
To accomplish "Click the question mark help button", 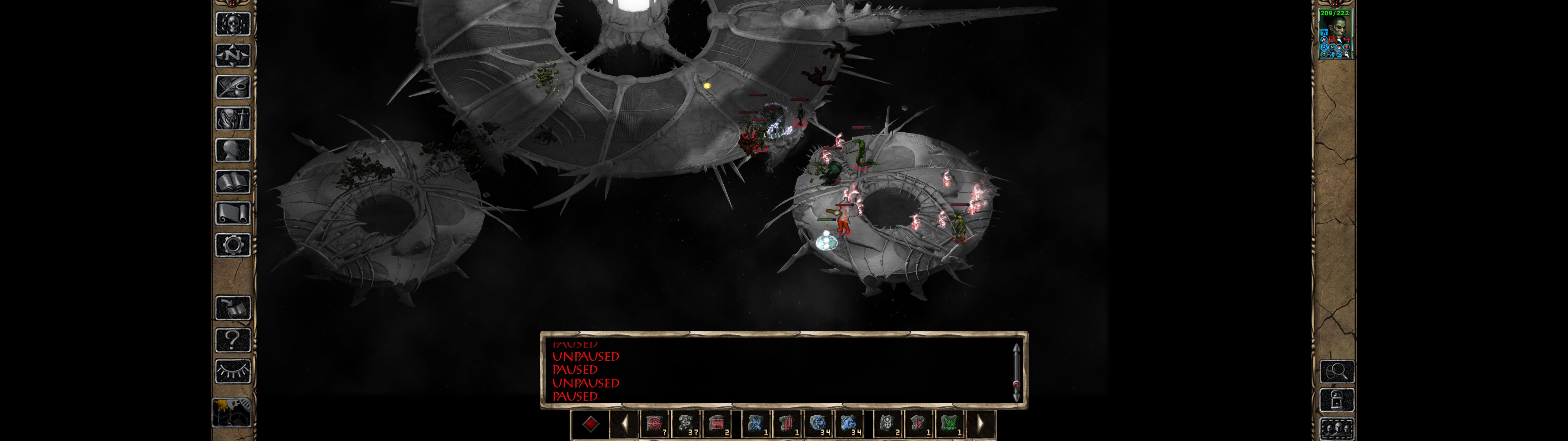I will (233, 339).
